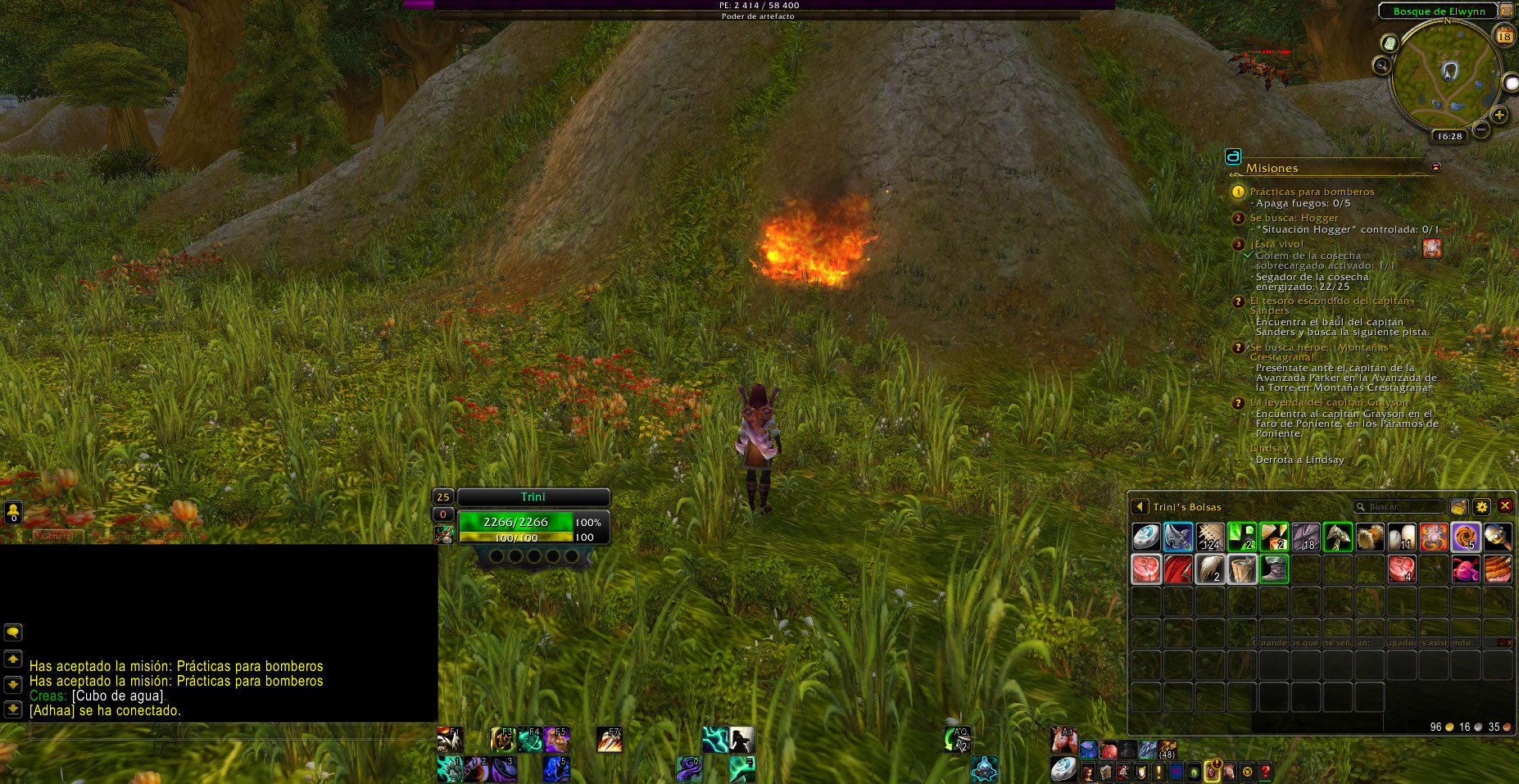1519x784 pixels.
Task: Select the Se busca: Hogger quest
Action: [x=1294, y=218]
